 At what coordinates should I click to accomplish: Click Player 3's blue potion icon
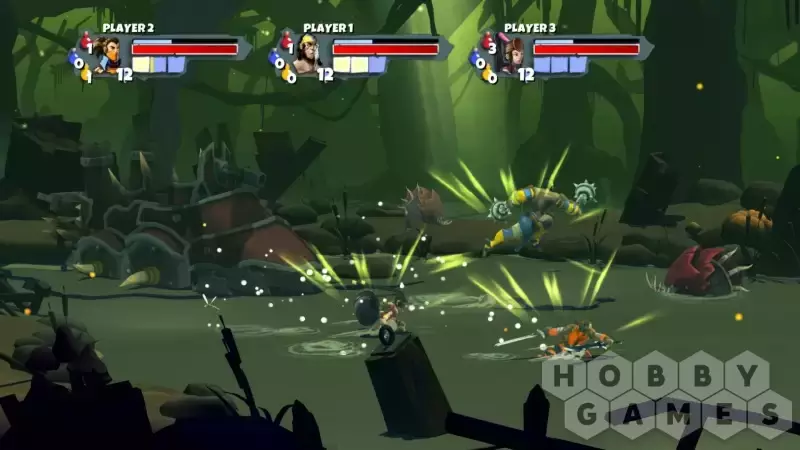[x=478, y=61]
